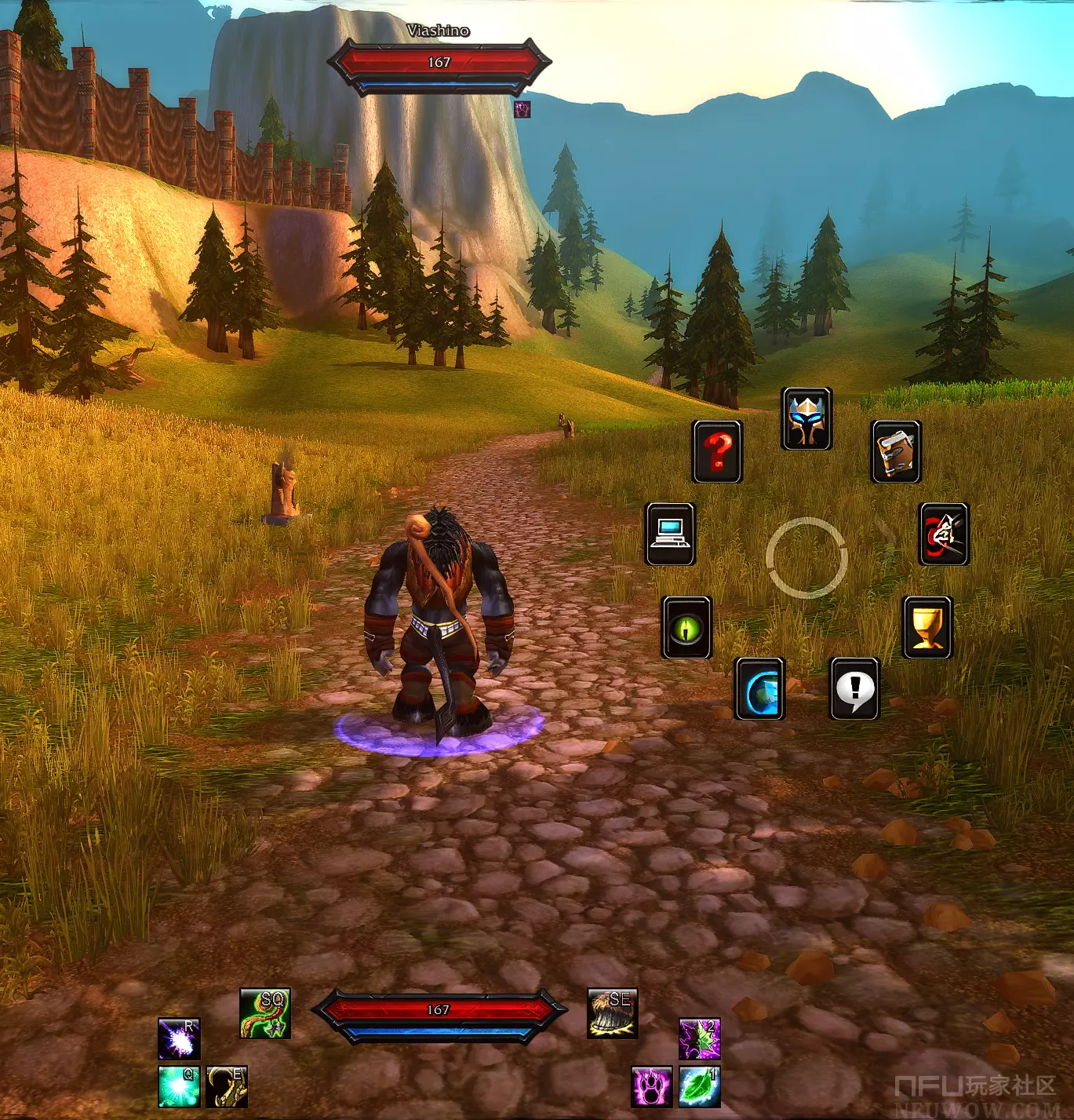The image size is (1074, 1120).
Task: Activate the pink paw print ability
Action: click(x=652, y=1086)
